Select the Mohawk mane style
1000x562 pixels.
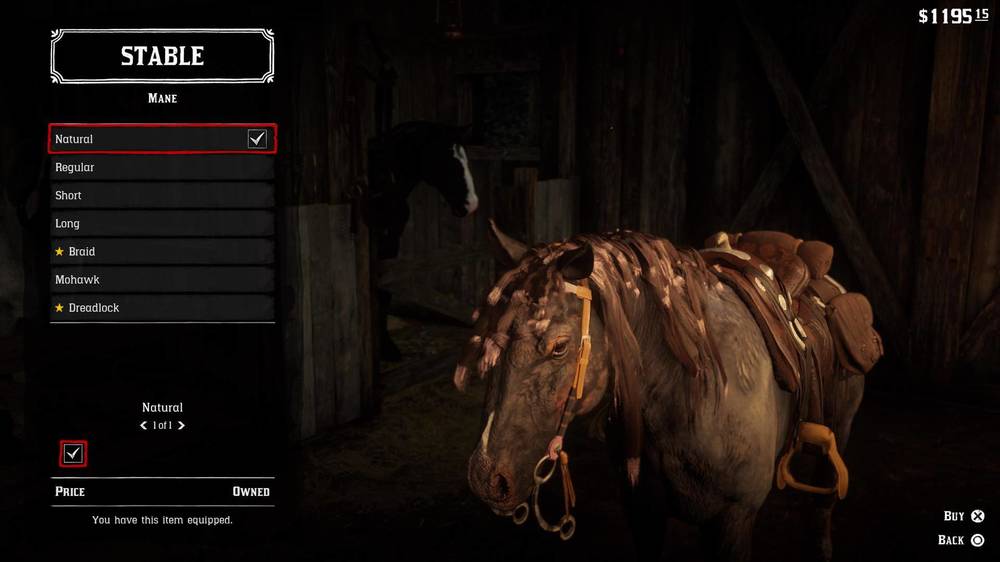click(x=162, y=279)
